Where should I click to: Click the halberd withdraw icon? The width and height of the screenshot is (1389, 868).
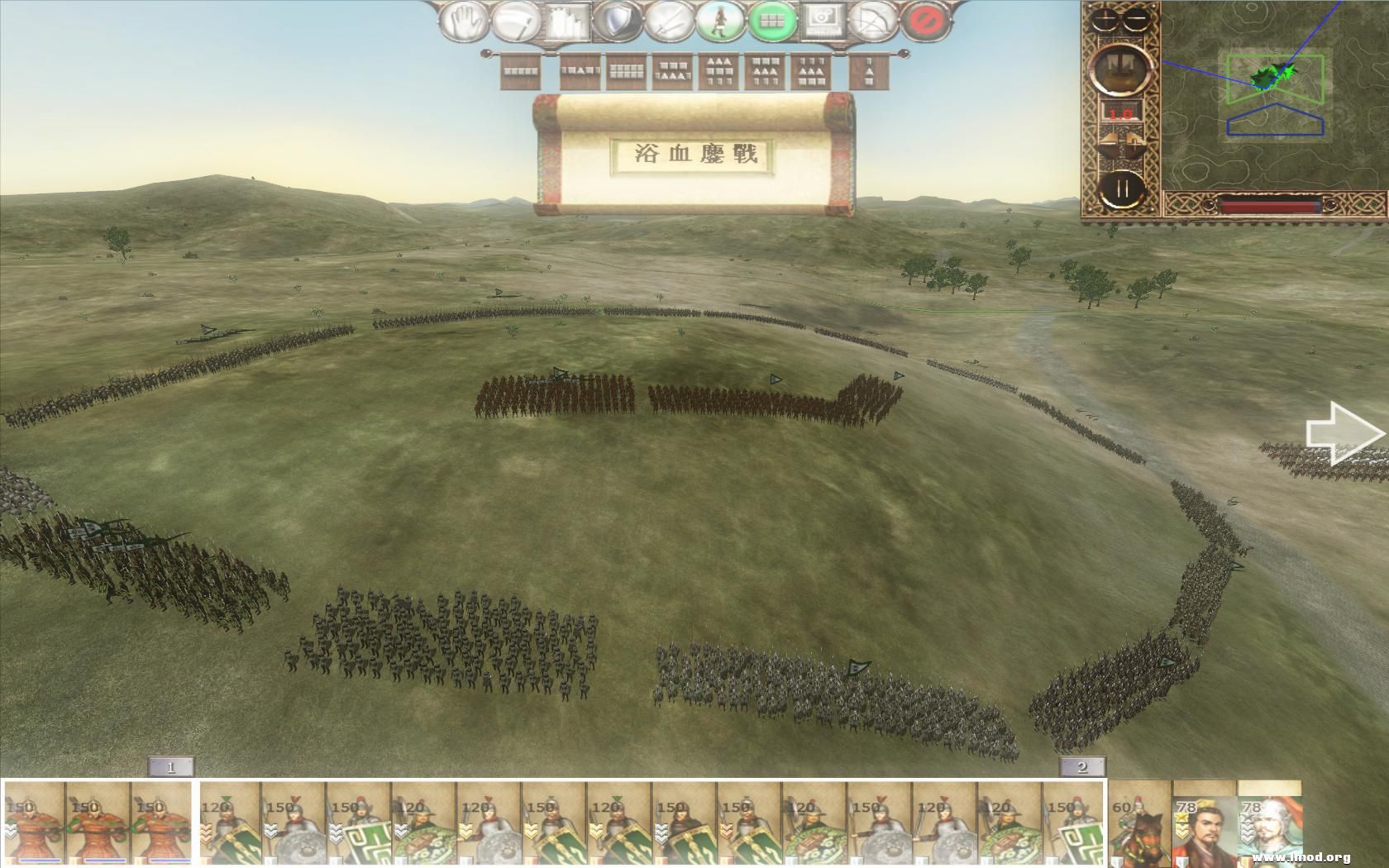[514, 21]
